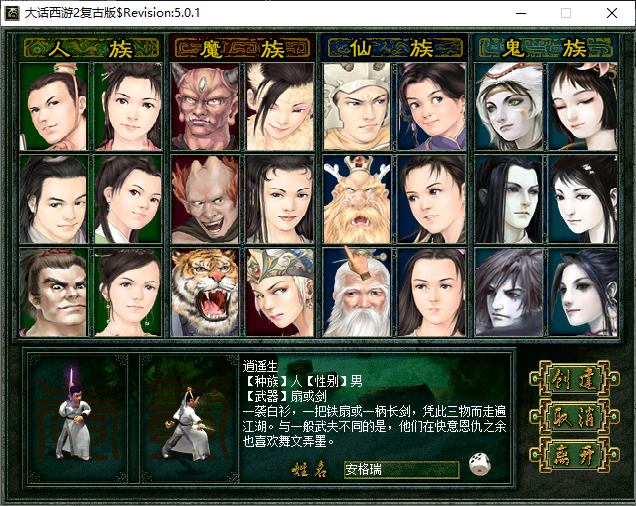The image size is (636, 506).
Task: Leave via the 离开 button
Action: [569, 455]
